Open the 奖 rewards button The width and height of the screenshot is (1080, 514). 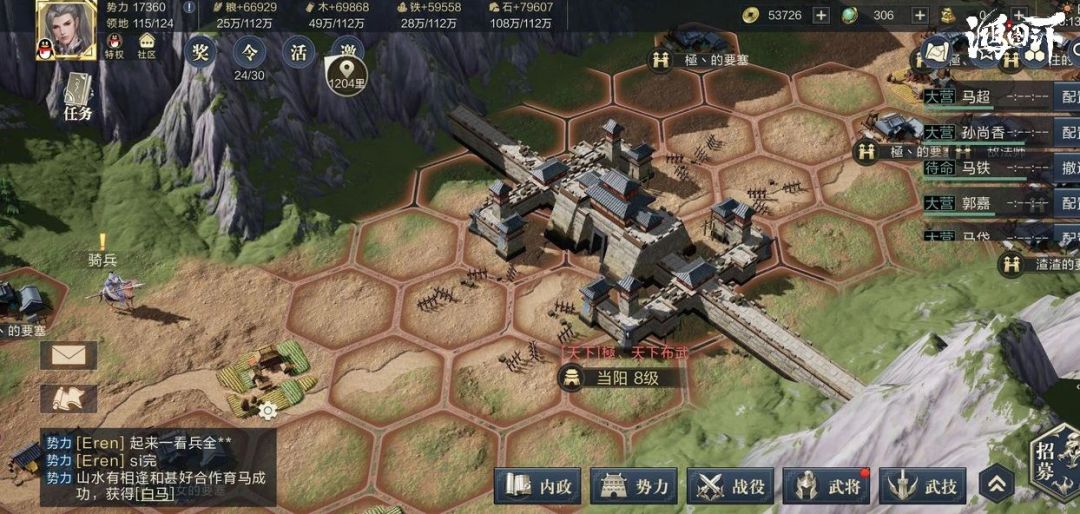tap(200, 51)
